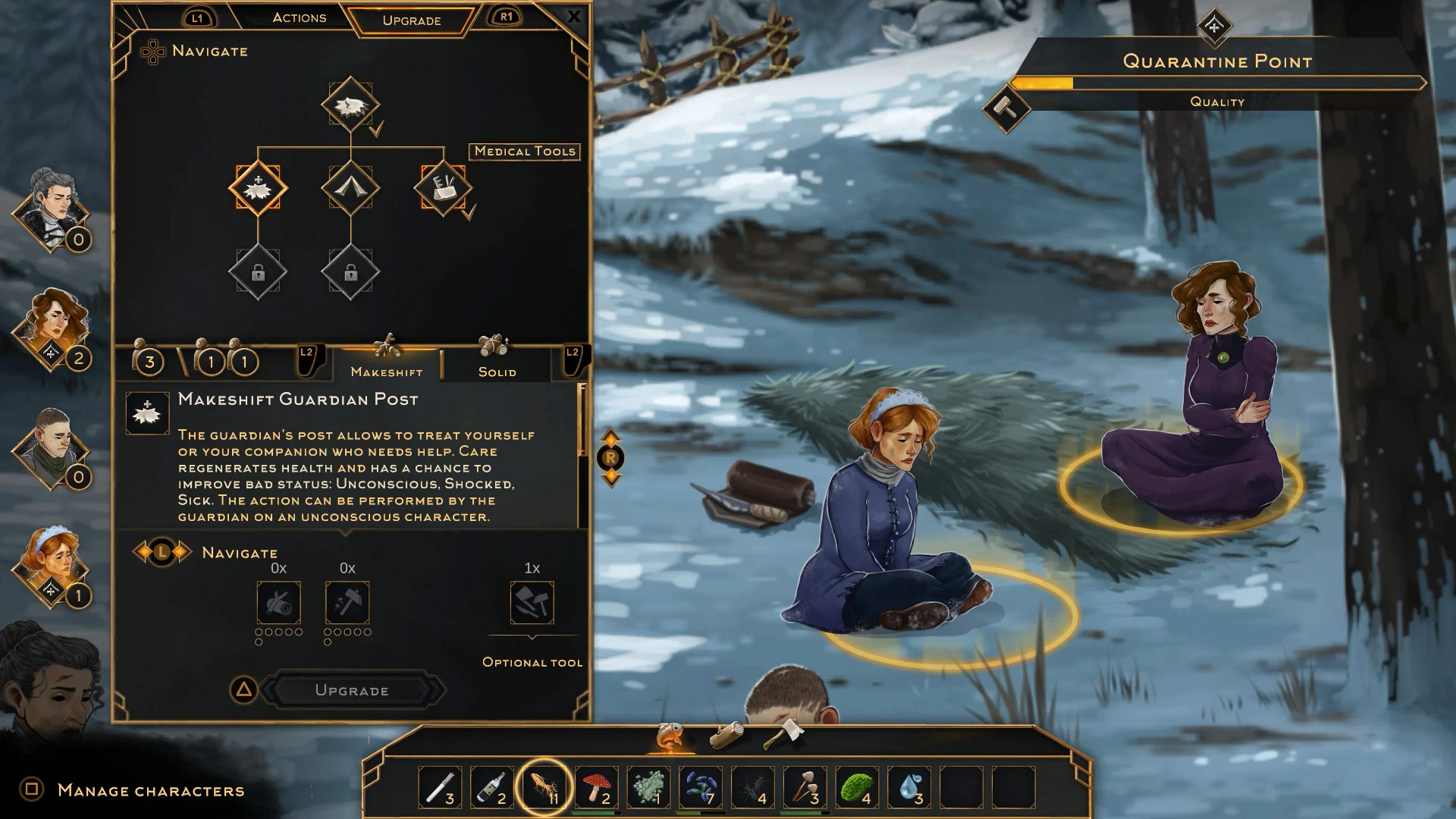1456x819 pixels.
Task: Click the locked node below Guardian Post
Action: 259,271
